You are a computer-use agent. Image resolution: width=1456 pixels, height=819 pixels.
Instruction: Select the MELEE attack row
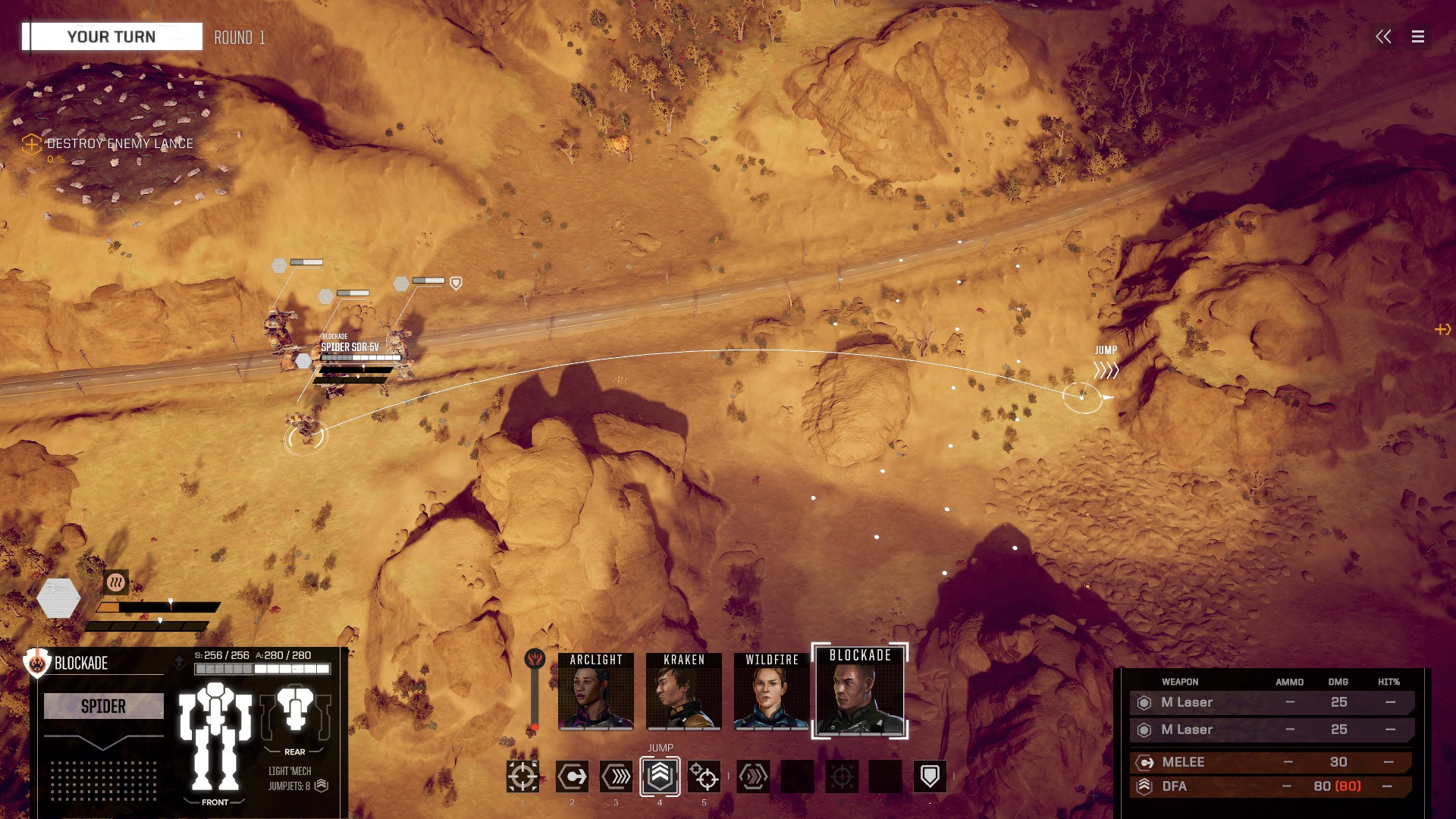coord(1271,762)
